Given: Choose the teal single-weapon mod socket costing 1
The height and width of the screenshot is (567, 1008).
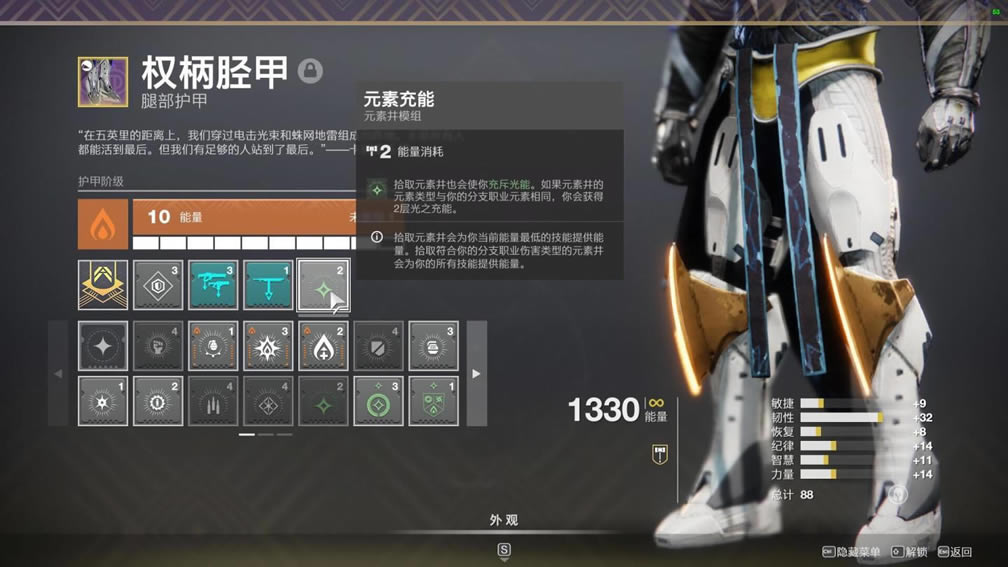Looking at the screenshot, I should [x=268, y=285].
